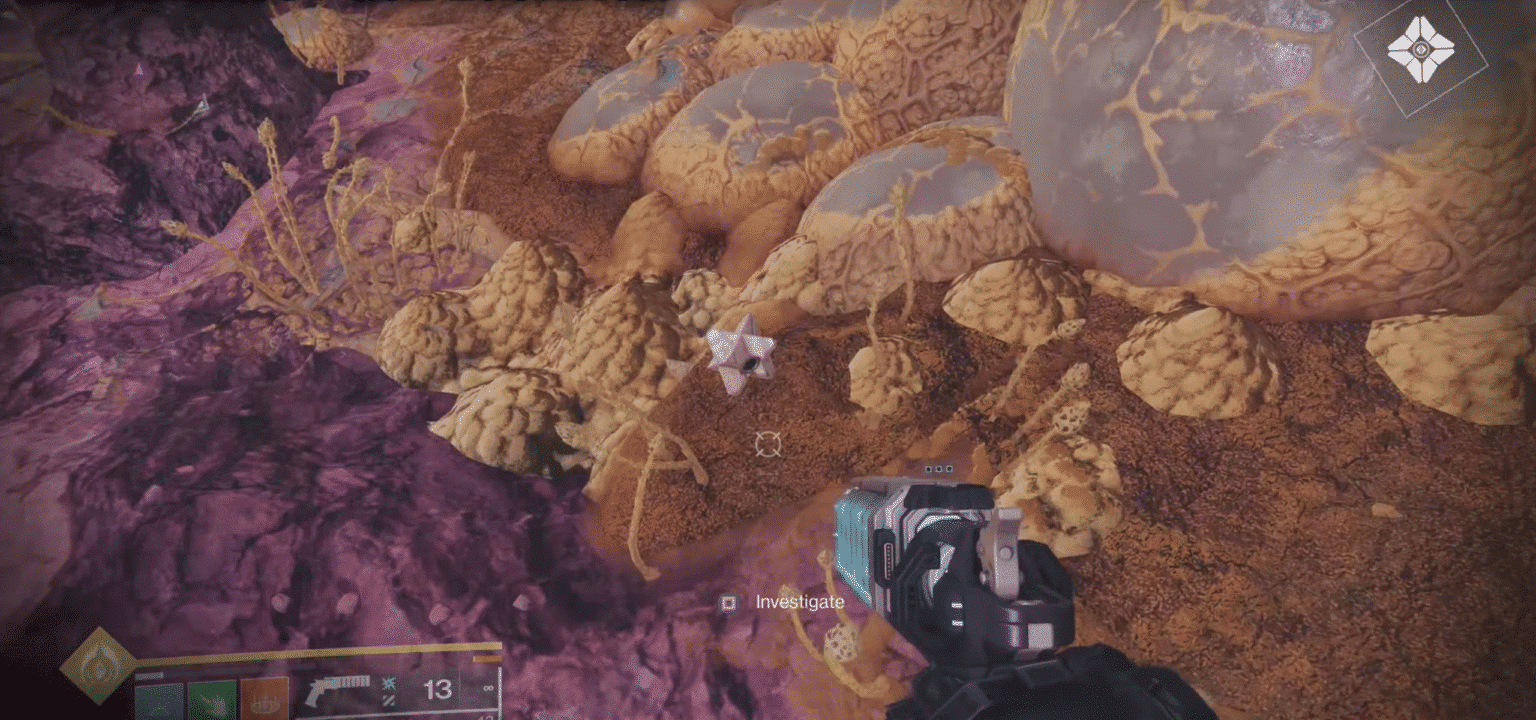1536x720 pixels.
Task: Open the Ghost icon in the corner
Action: (1419, 51)
